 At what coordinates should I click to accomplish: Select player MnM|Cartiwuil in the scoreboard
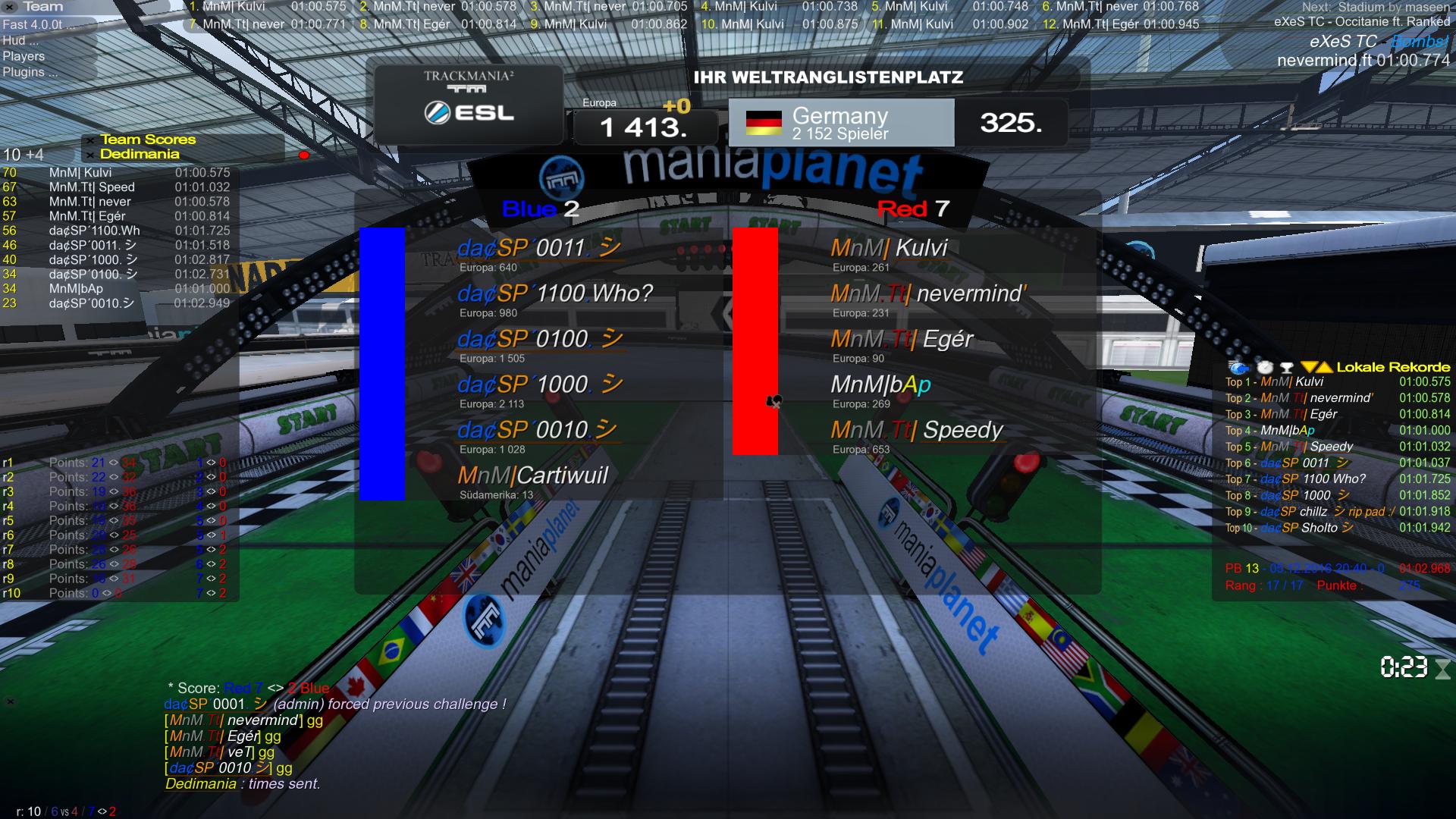[532, 475]
